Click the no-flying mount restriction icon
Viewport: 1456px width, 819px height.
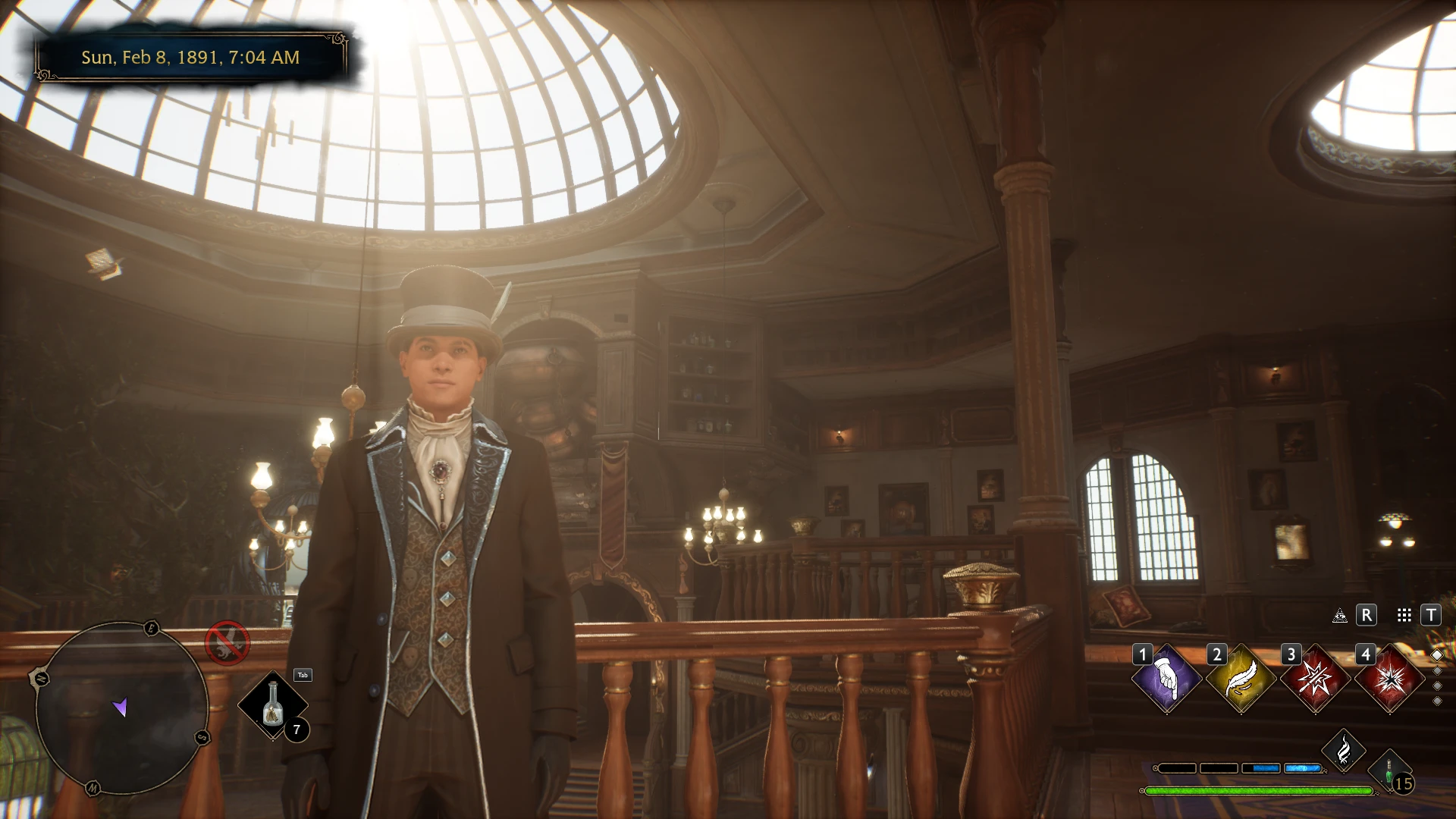click(227, 643)
